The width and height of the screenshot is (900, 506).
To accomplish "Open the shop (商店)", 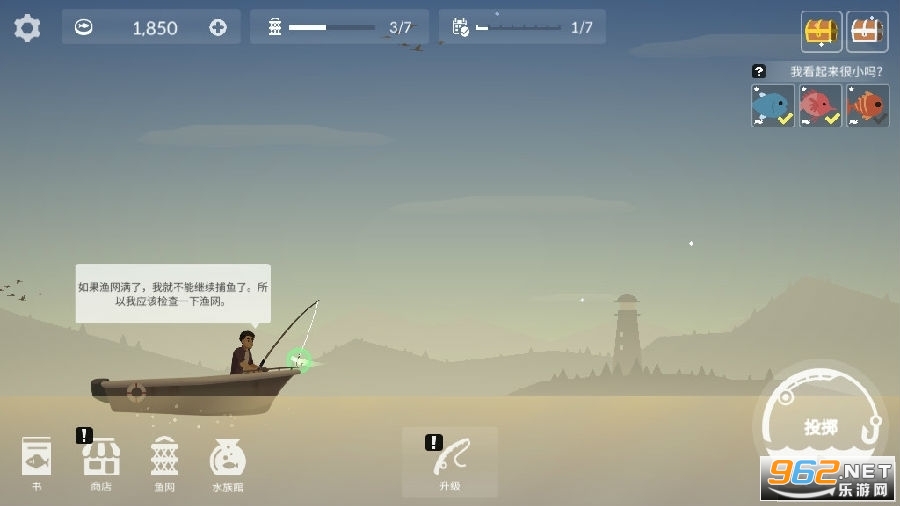I will pos(101,460).
